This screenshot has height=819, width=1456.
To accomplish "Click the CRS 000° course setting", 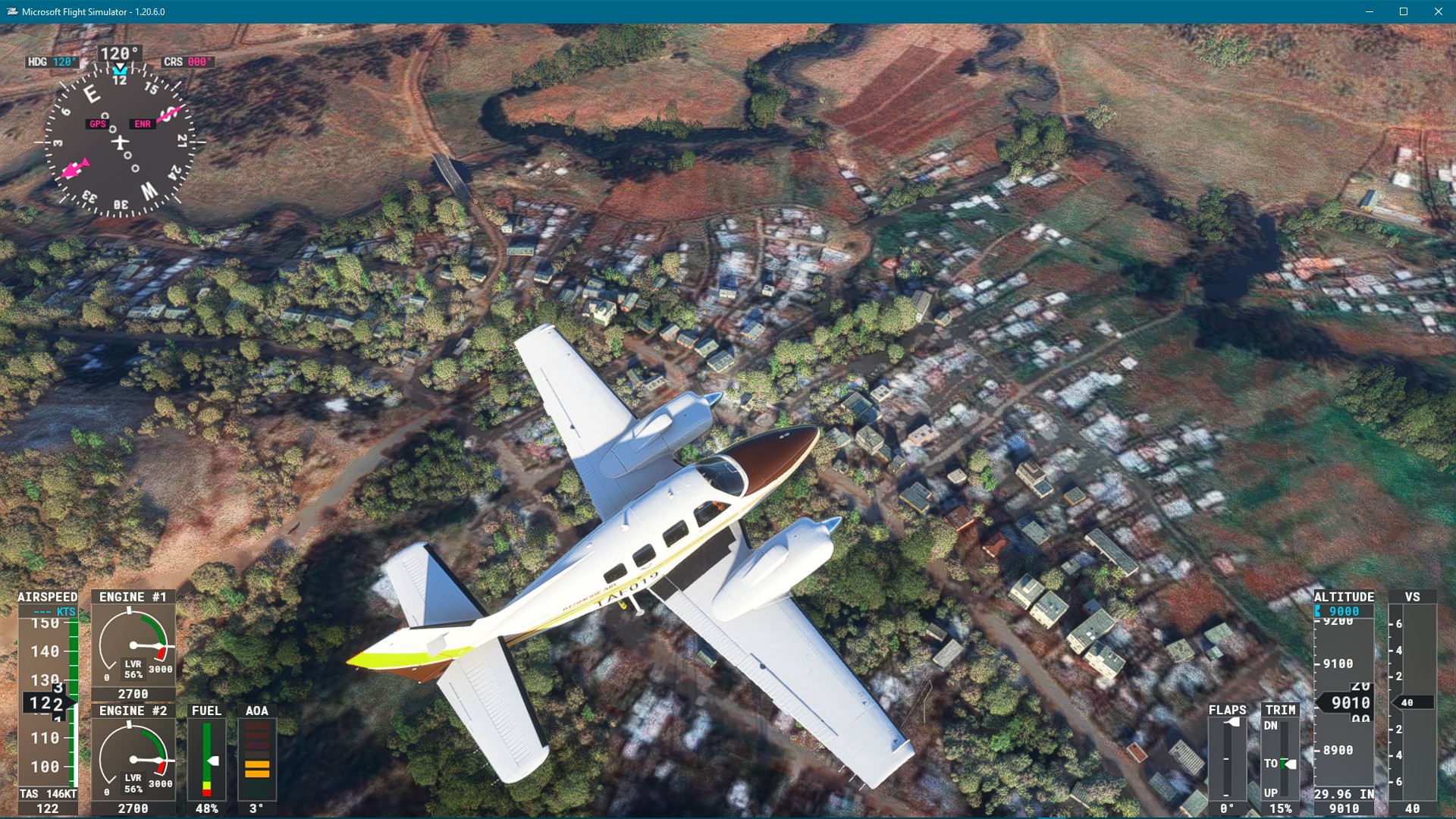I will click(x=186, y=61).
